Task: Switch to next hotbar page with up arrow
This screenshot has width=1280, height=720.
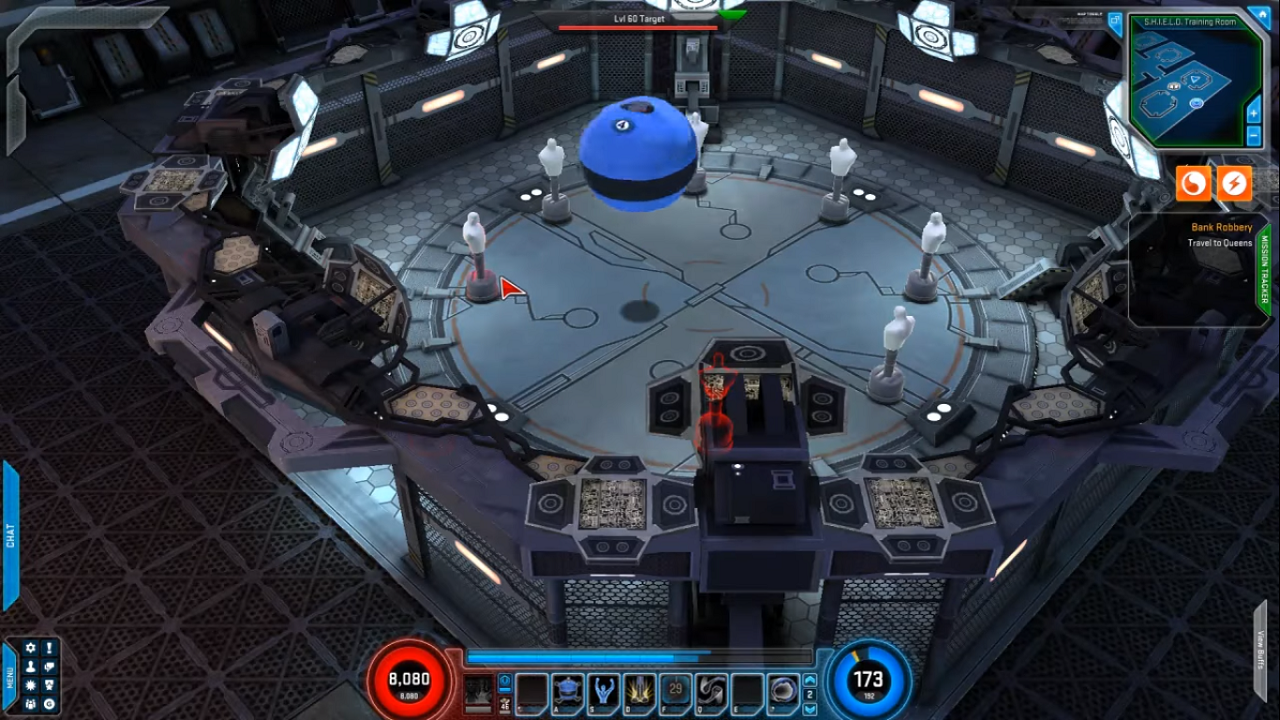Action: [810, 681]
